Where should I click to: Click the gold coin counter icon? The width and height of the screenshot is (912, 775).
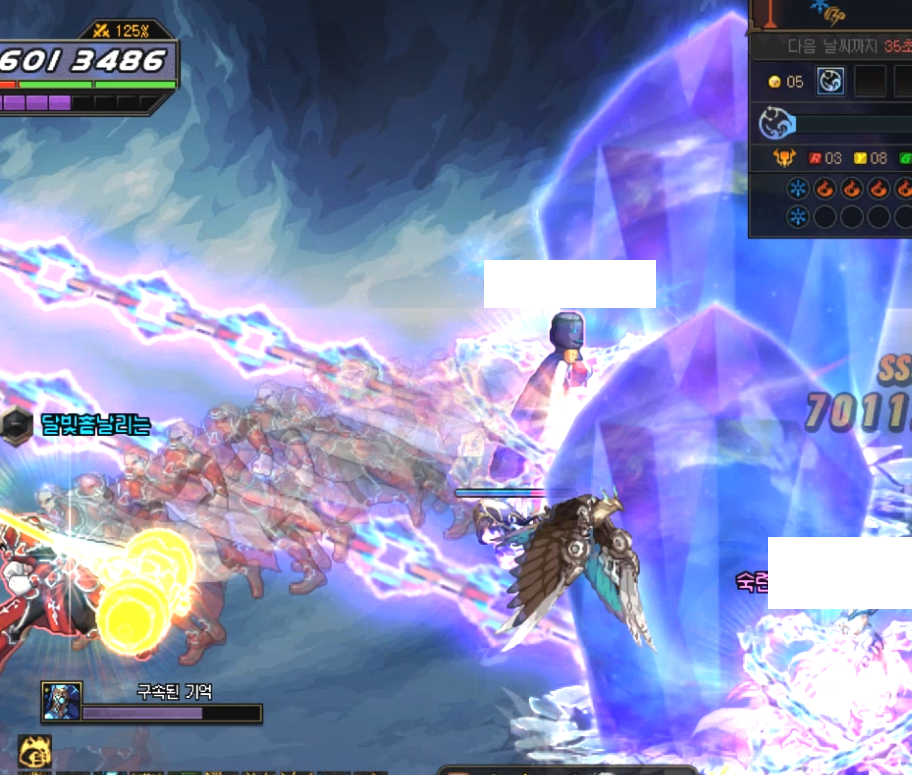pos(773,82)
